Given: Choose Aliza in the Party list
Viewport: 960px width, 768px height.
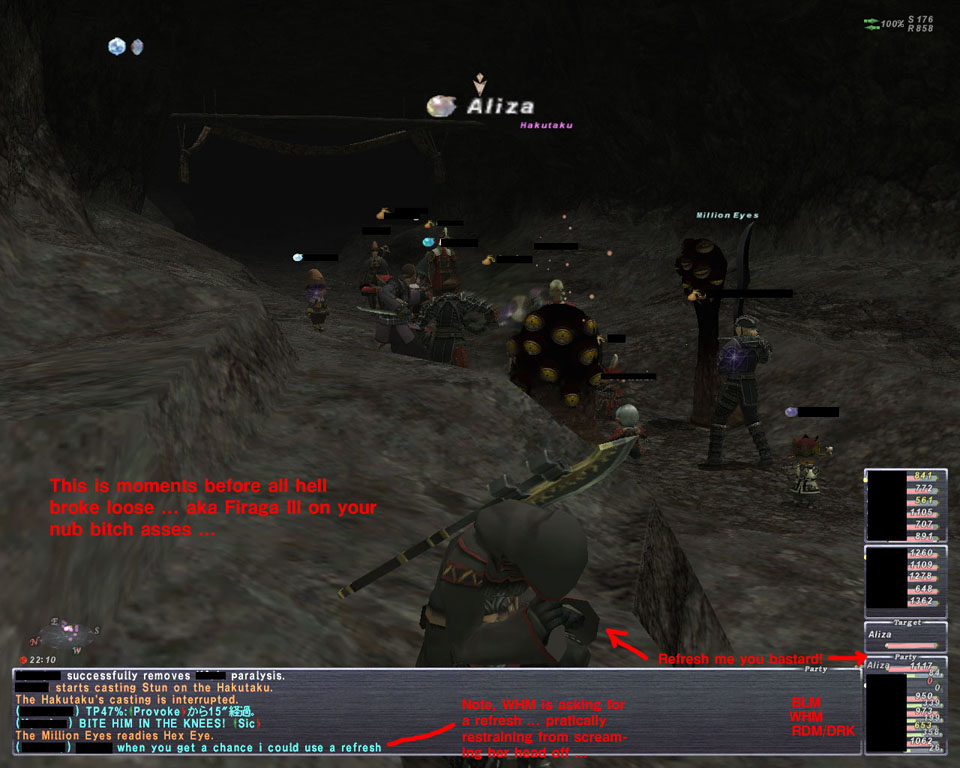Looking at the screenshot, I should coord(878,666).
